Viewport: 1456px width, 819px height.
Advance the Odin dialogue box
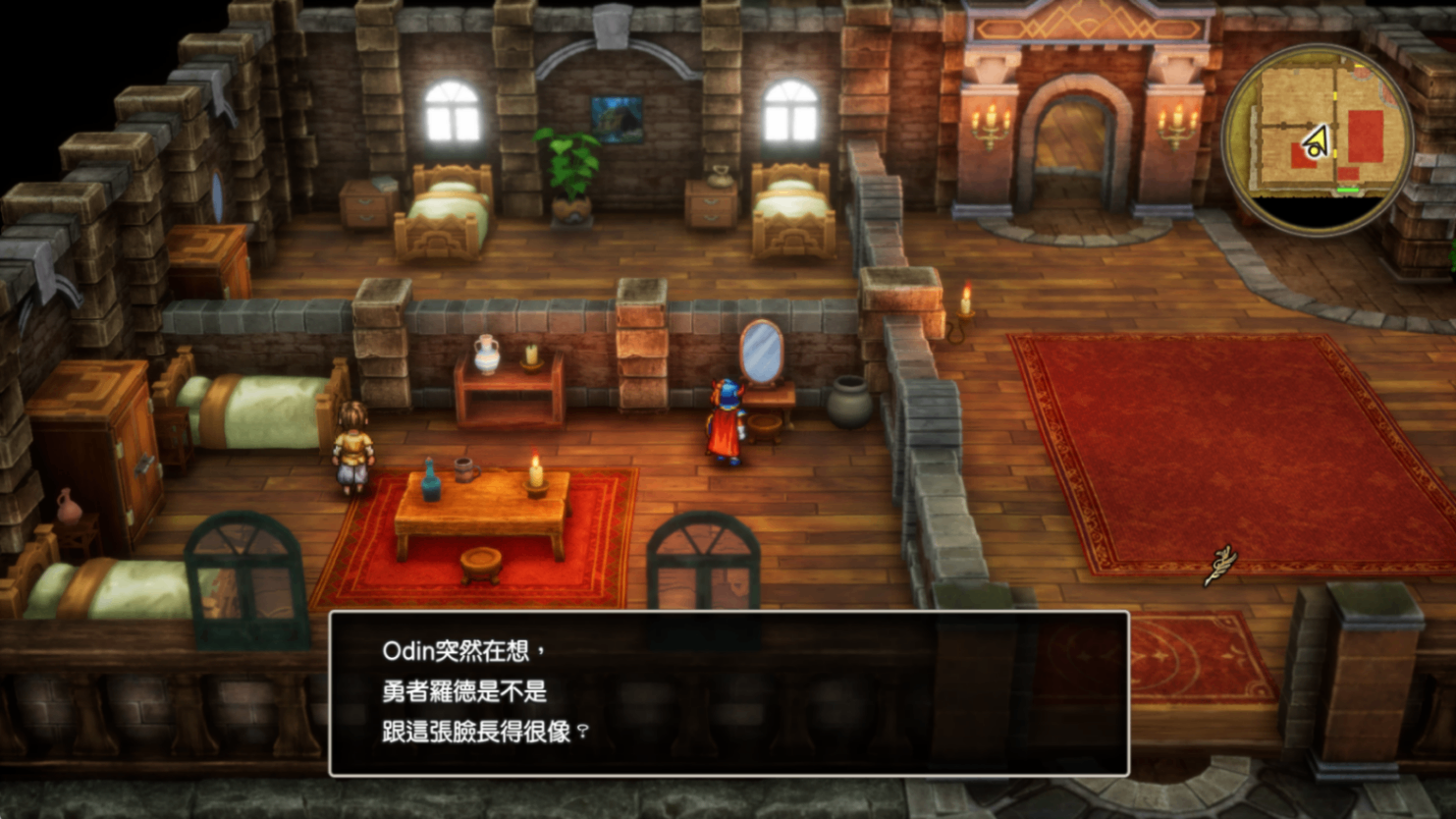click(728, 692)
